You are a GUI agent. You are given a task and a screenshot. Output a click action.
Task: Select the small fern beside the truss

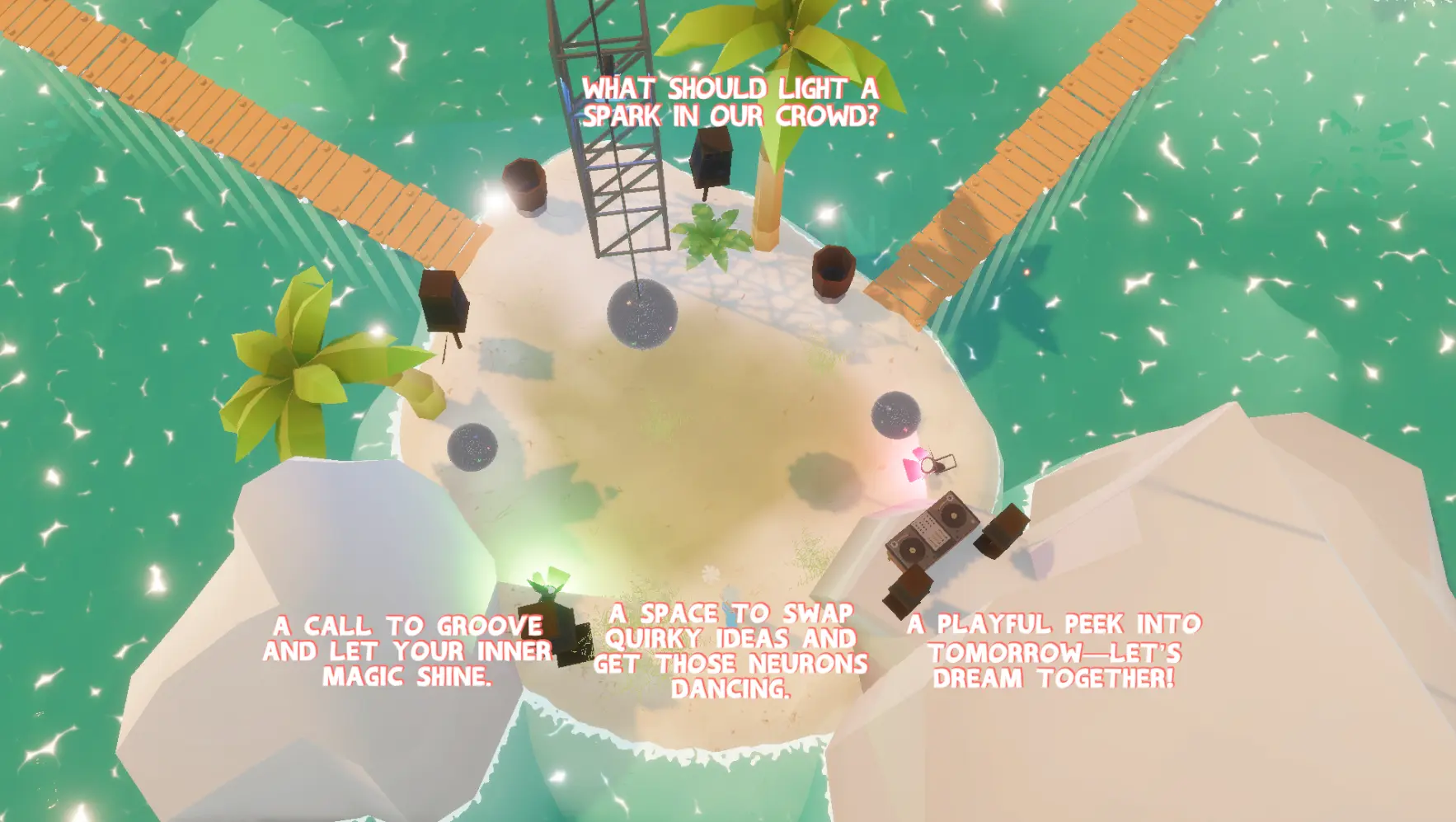click(x=711, y=239)
